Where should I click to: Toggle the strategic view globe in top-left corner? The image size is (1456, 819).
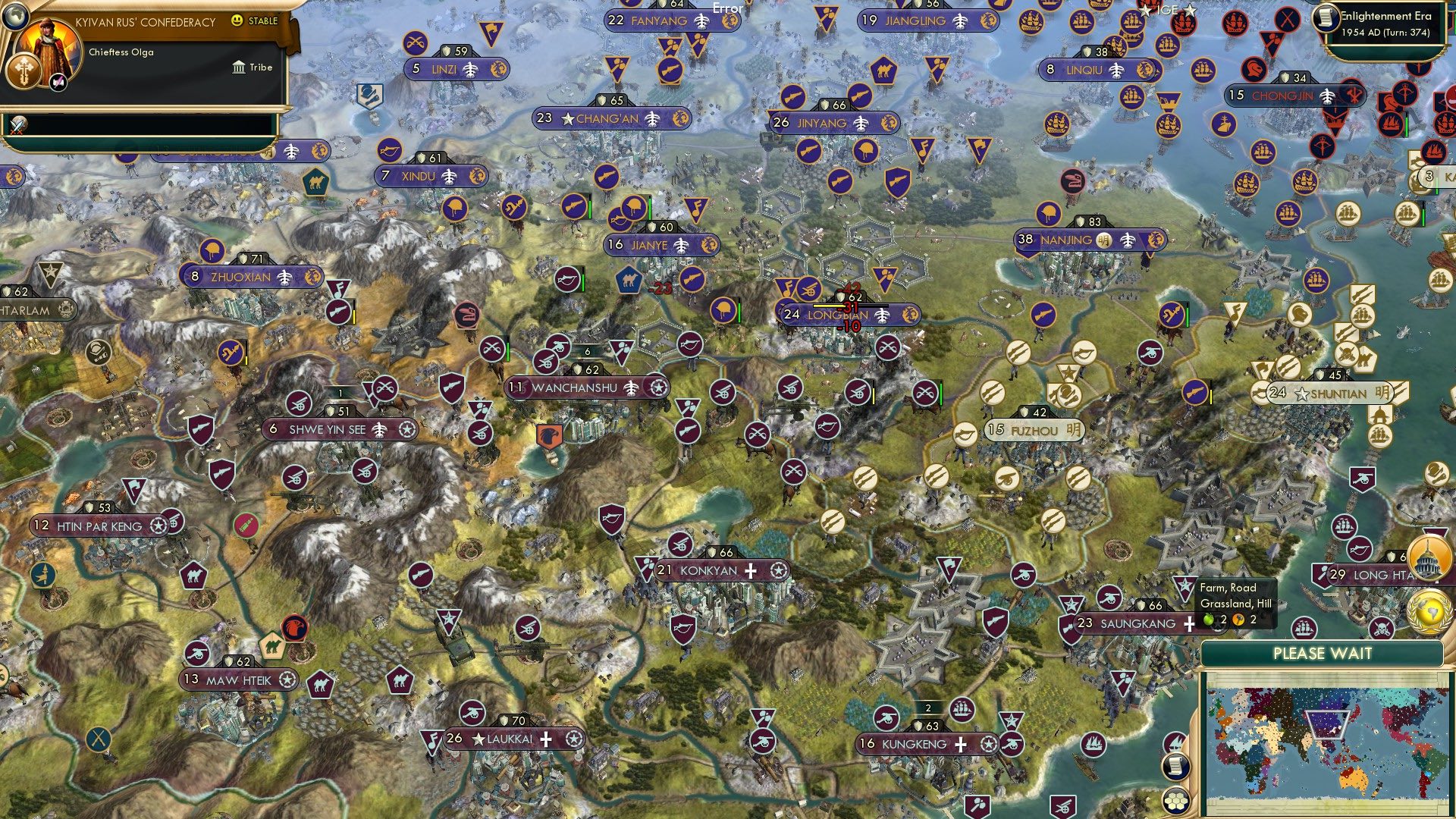[x=15, y=16]
